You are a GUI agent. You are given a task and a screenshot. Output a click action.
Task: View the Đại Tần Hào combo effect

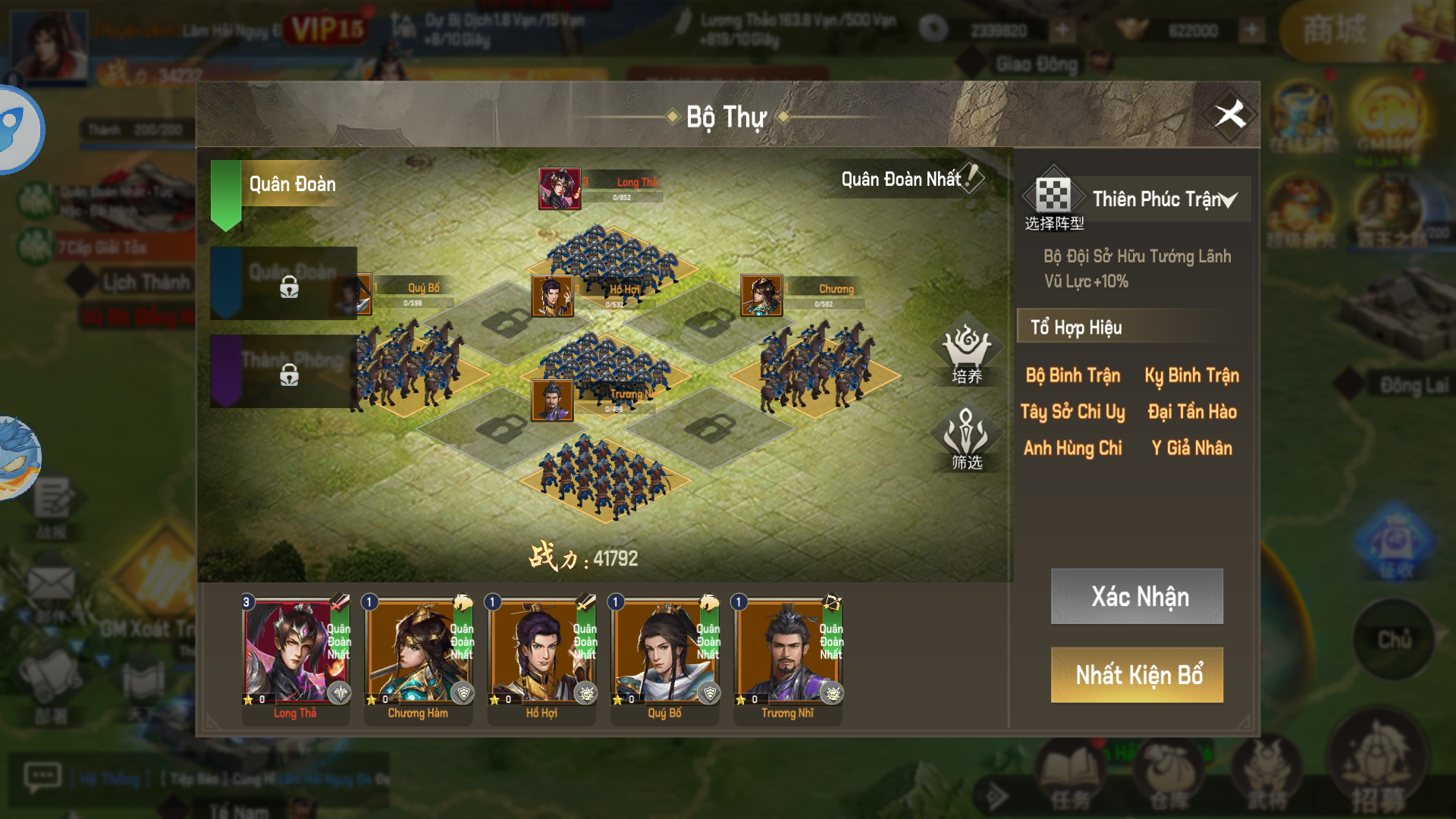pyautogui.click(x=1191, y=412)
